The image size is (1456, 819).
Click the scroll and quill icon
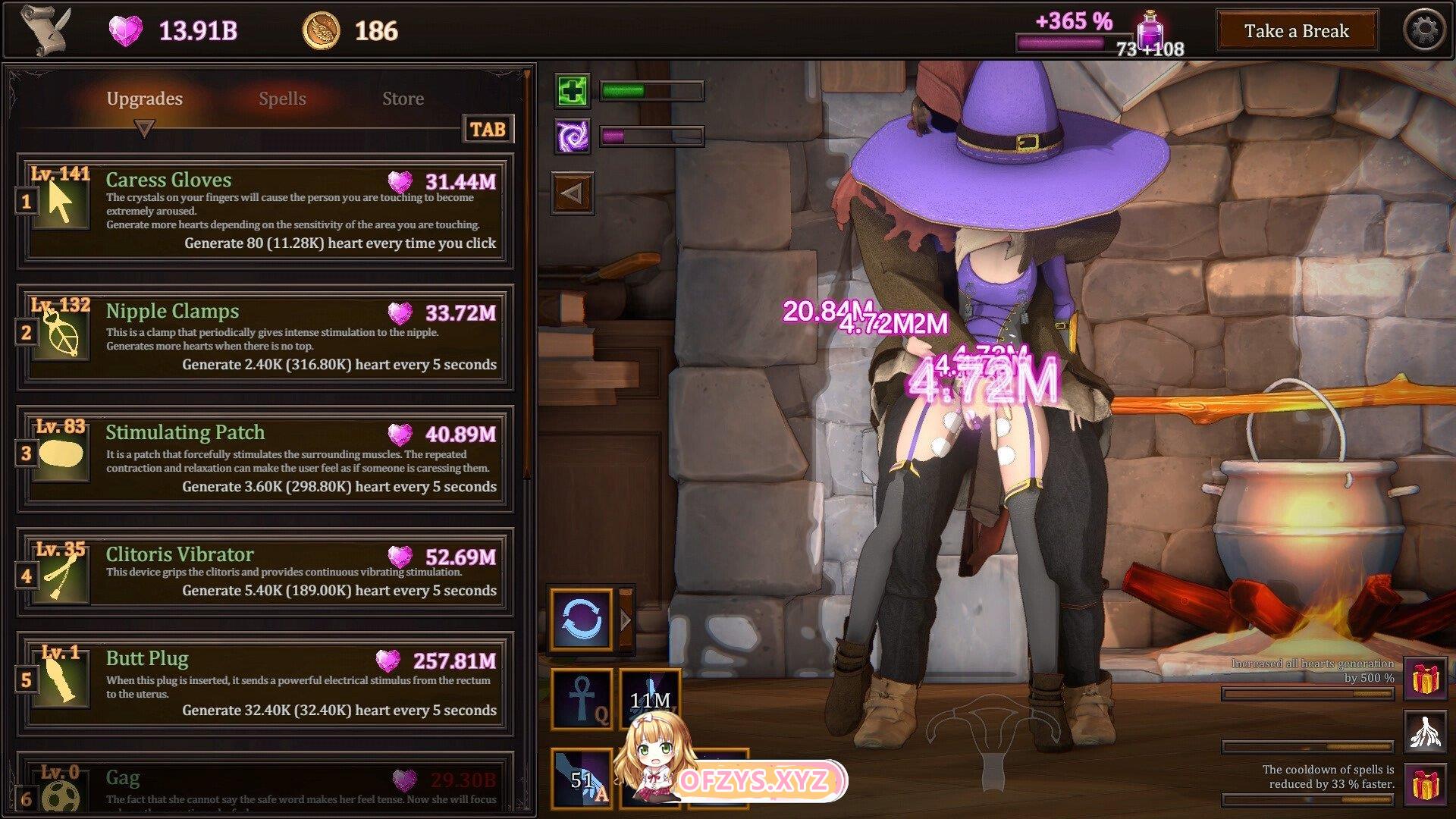click(45, 30)
